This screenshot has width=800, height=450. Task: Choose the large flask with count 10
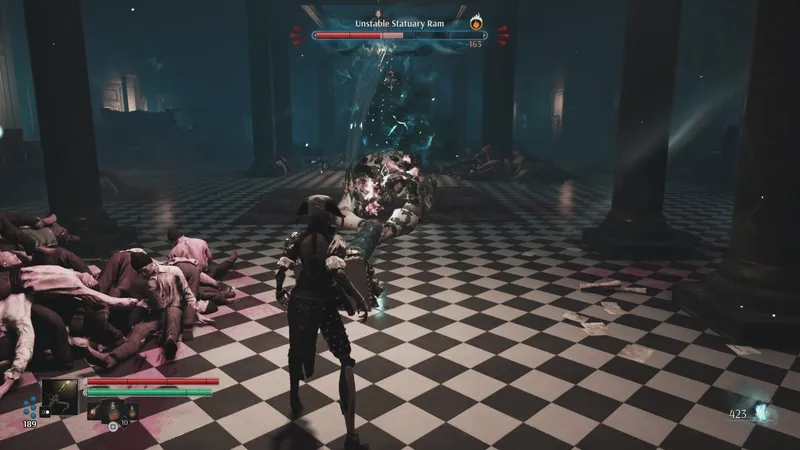pyautogui.click(x=113, y=409)
